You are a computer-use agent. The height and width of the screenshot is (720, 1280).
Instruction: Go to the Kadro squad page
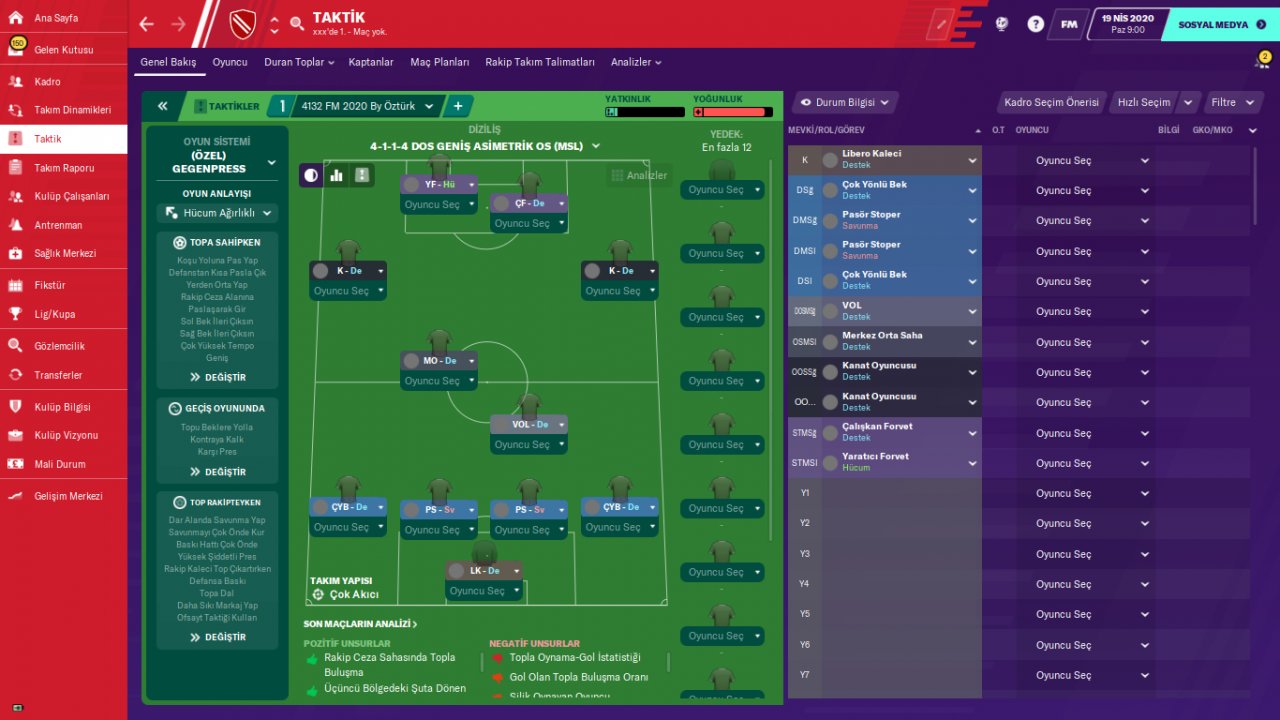point(47,82)
